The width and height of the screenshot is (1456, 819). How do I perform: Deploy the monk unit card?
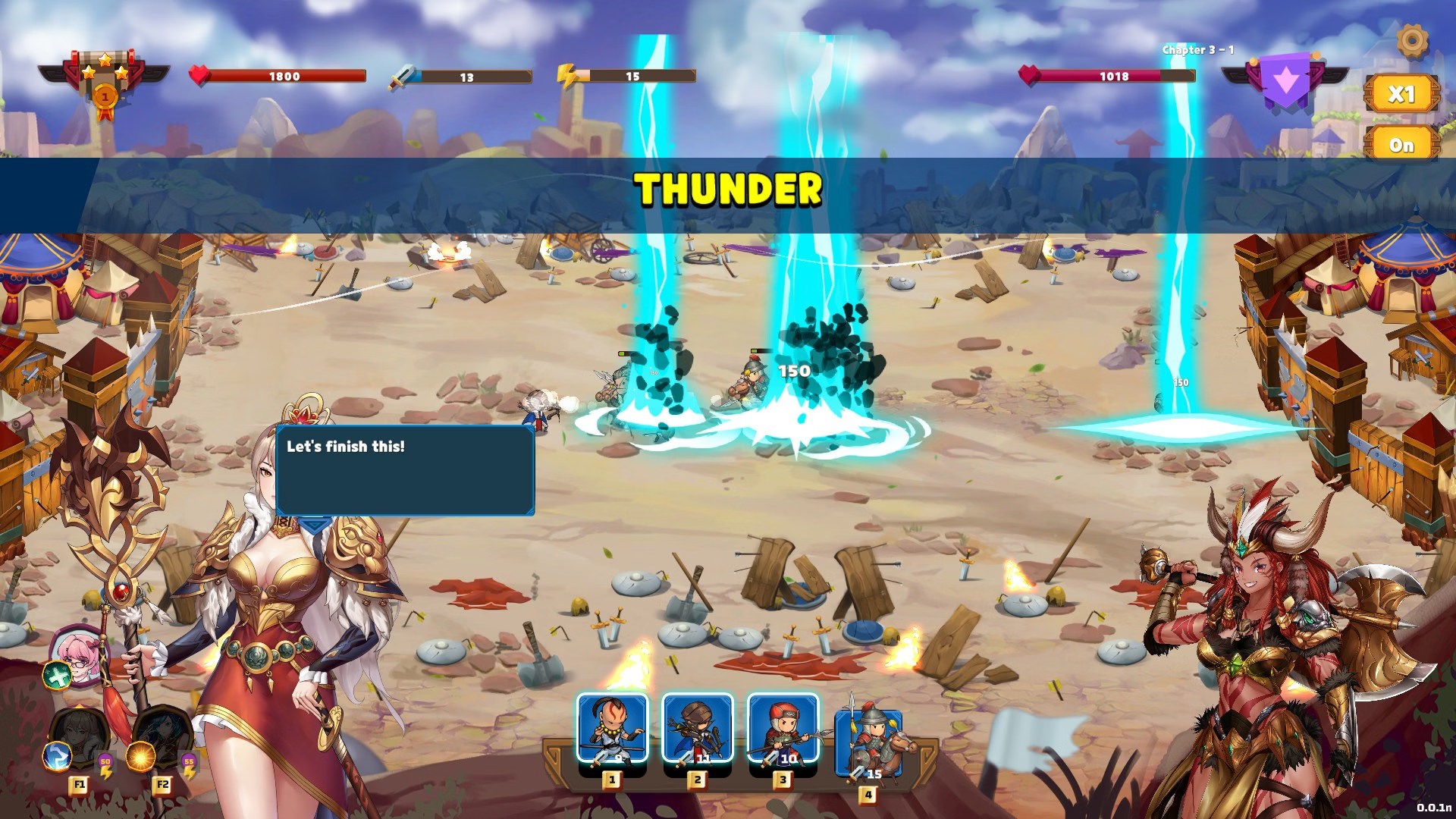point(612,729)
